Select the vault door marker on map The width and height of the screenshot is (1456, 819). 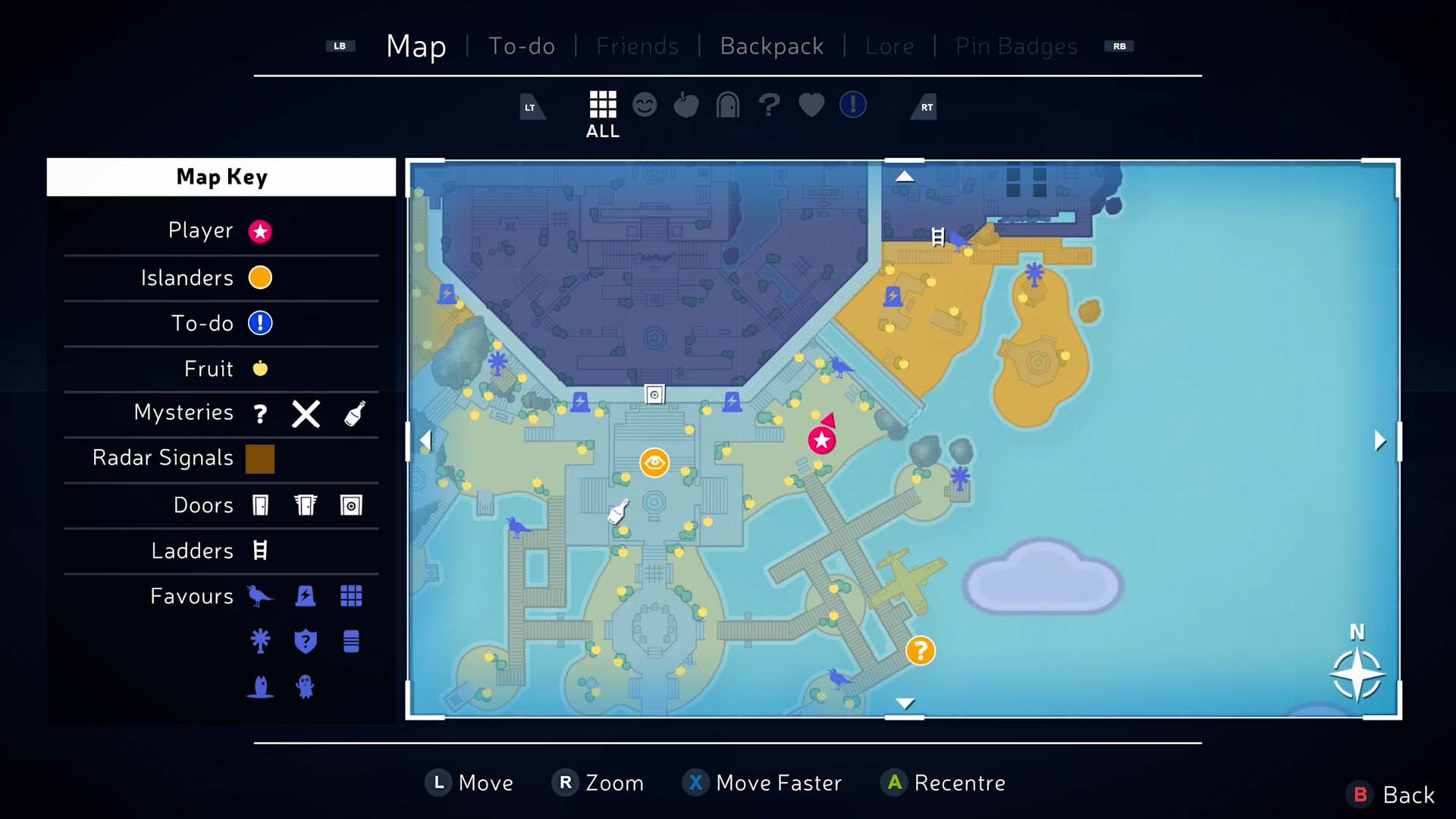[654, 394]
